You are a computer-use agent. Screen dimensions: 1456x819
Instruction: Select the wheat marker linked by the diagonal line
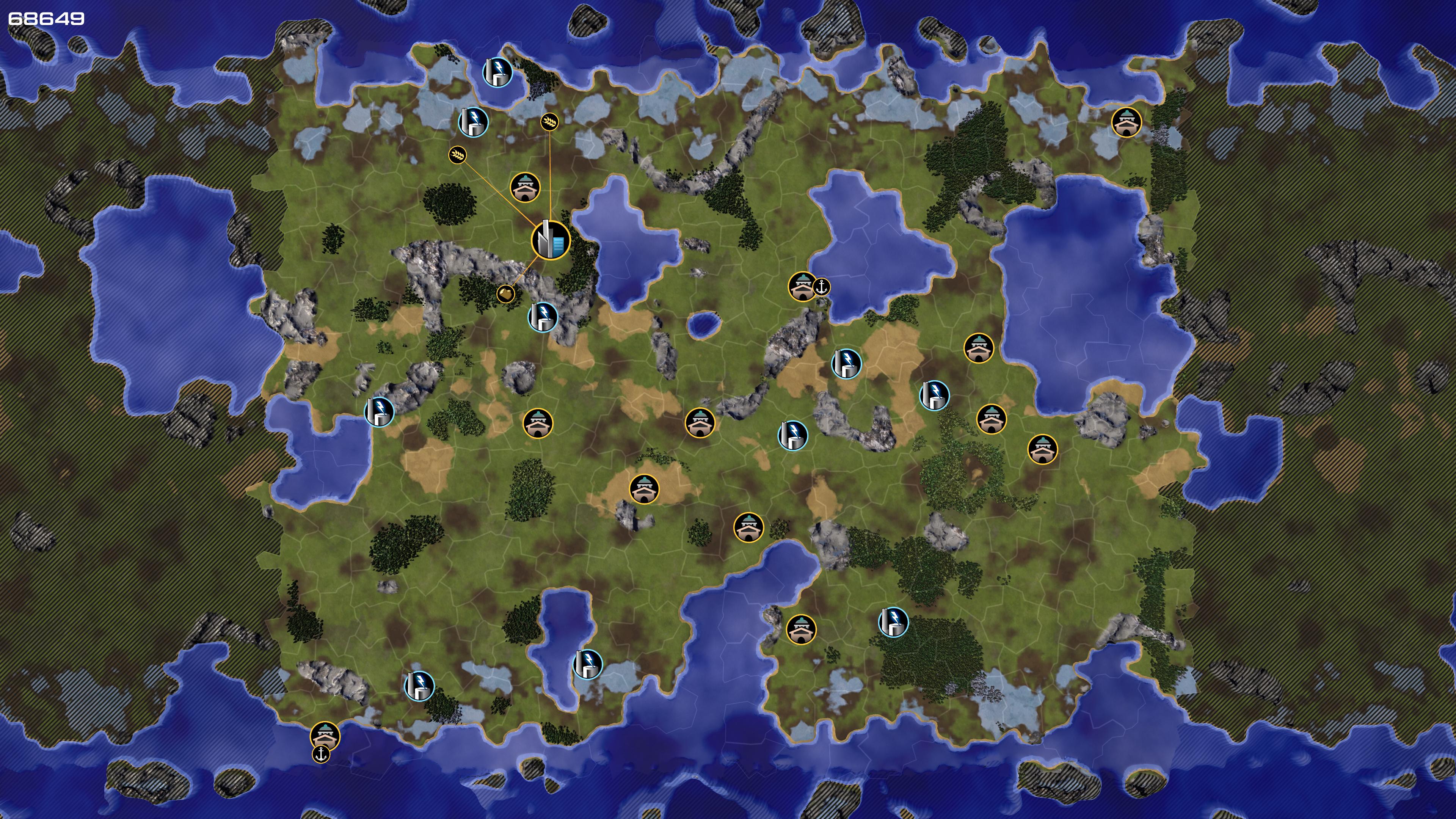[x=458, y=154]
